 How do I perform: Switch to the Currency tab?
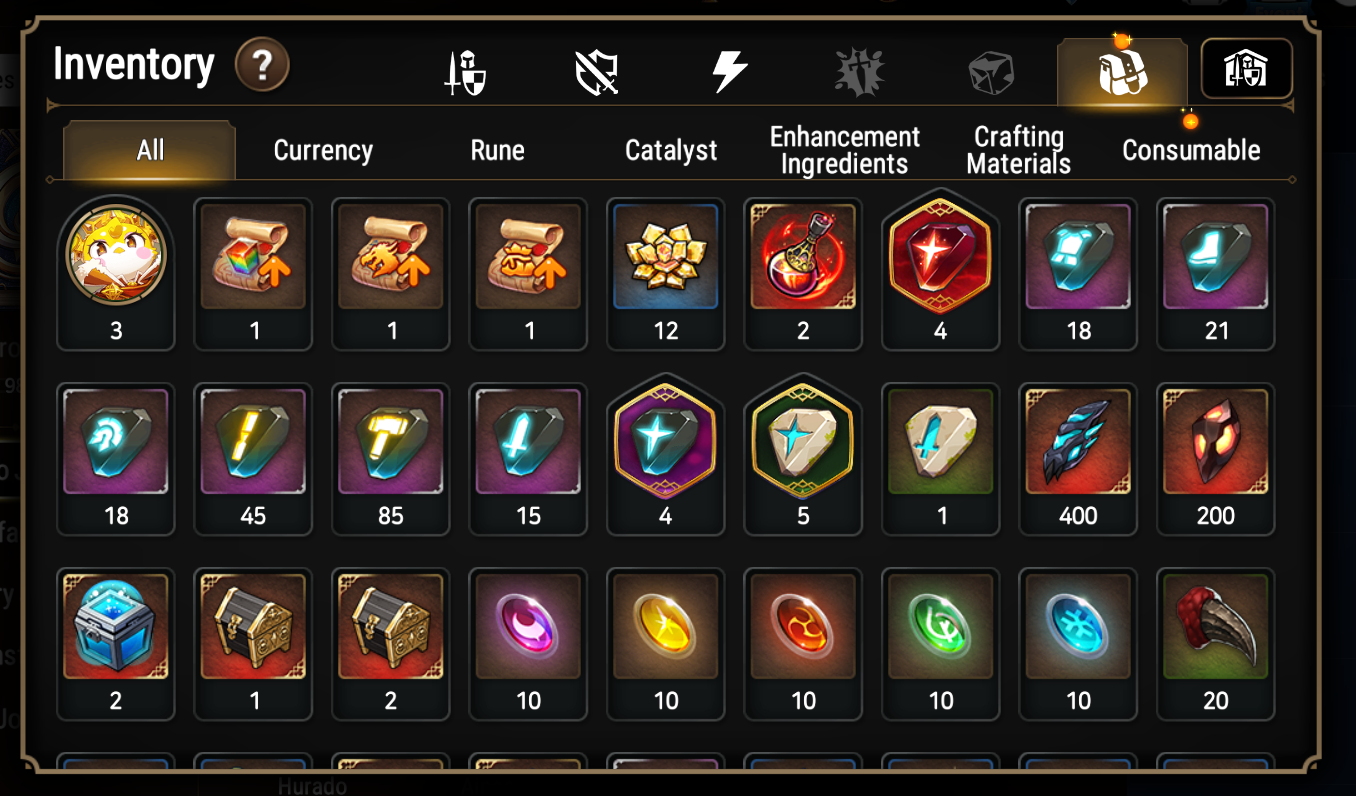point(322,150)
